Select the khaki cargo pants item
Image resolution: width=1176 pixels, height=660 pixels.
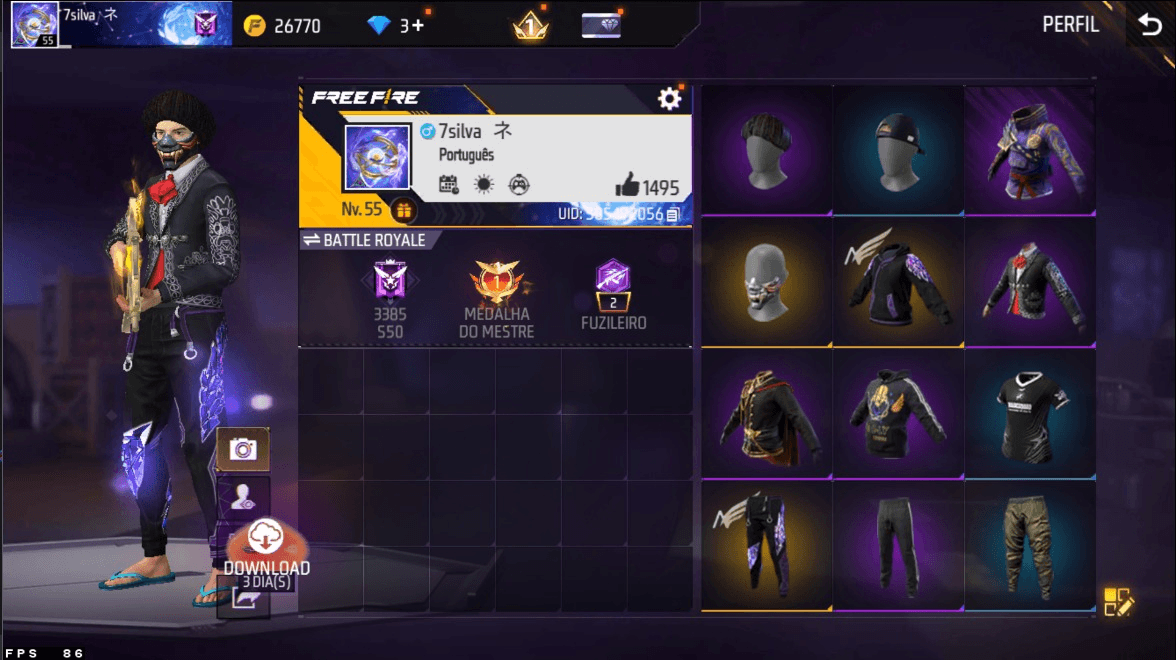point(1029,544)
